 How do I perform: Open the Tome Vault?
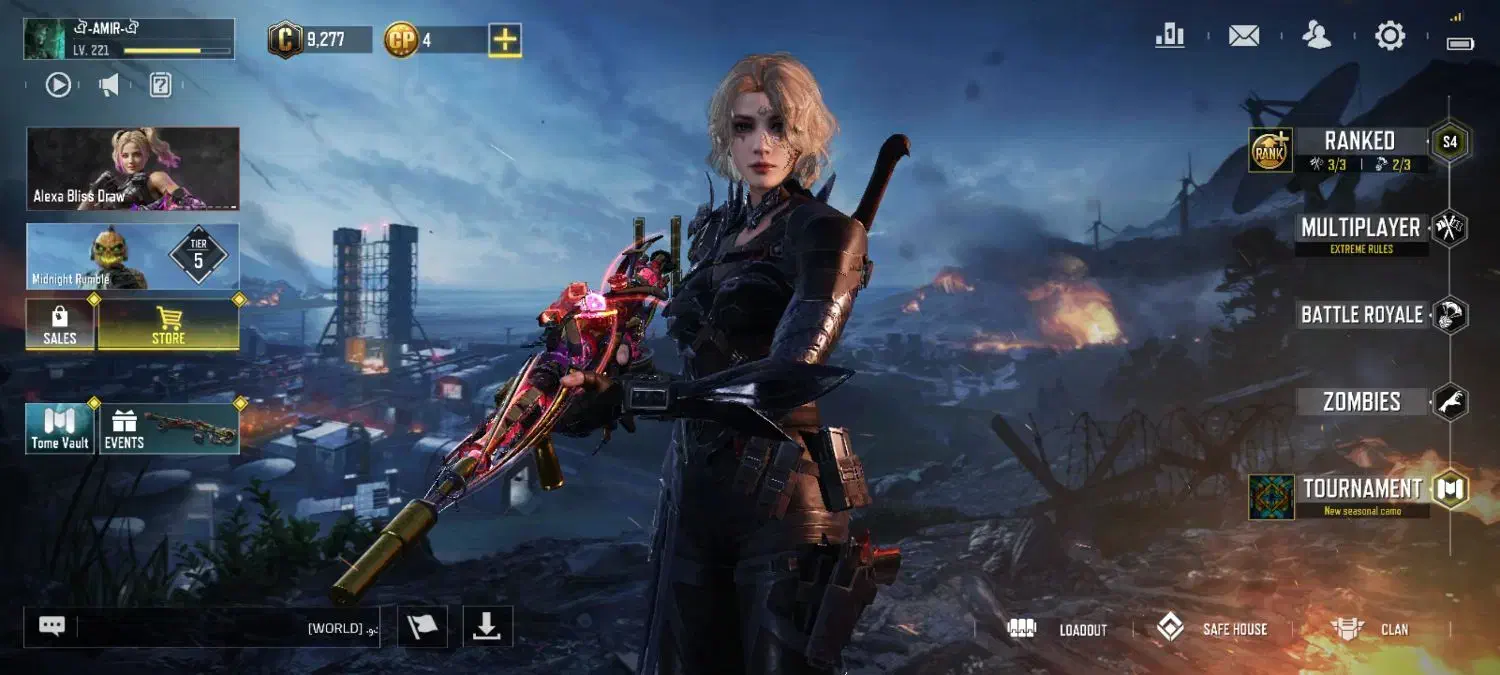[x=60, y=429]
